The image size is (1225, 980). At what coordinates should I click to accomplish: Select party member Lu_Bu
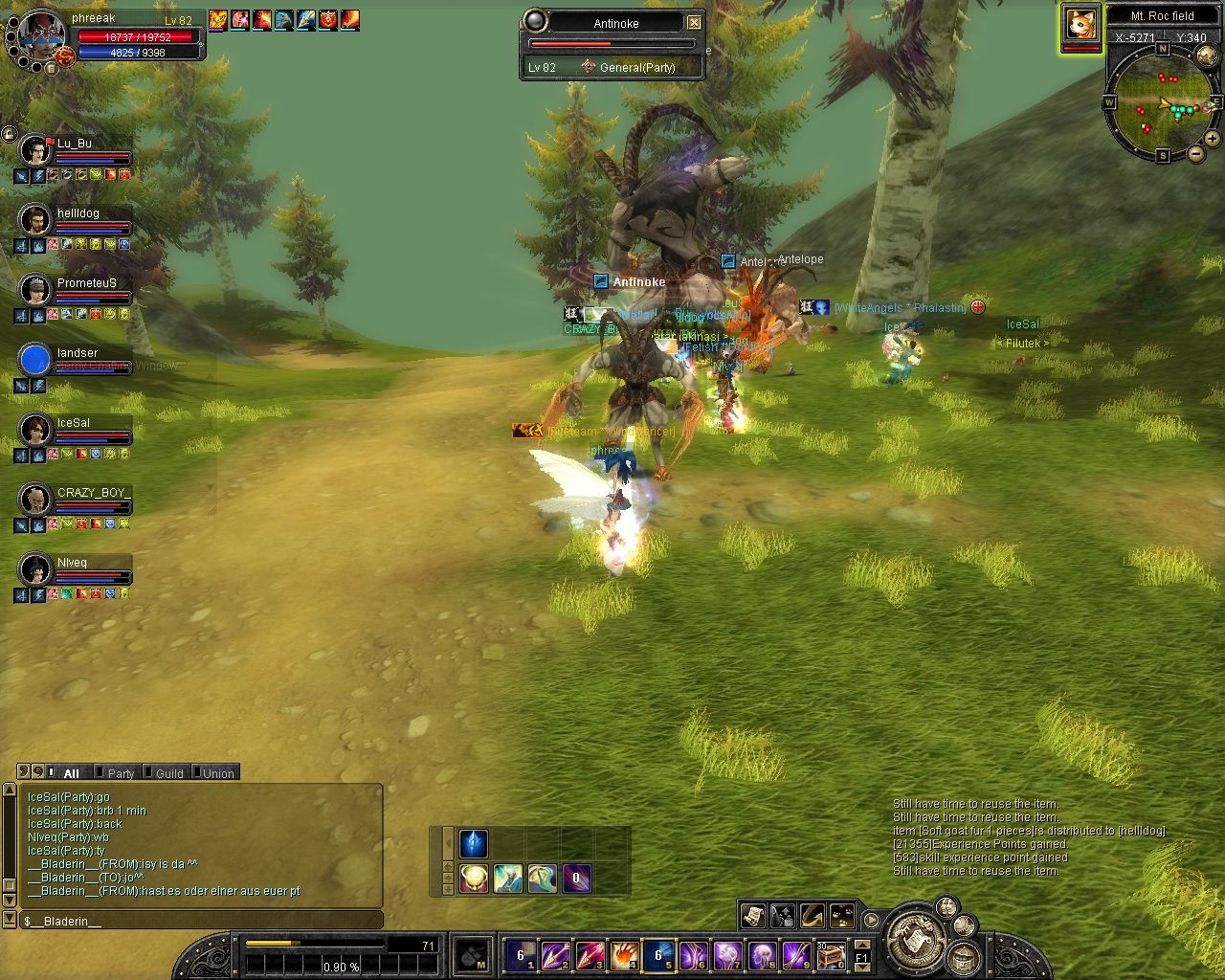click(36, 150)
